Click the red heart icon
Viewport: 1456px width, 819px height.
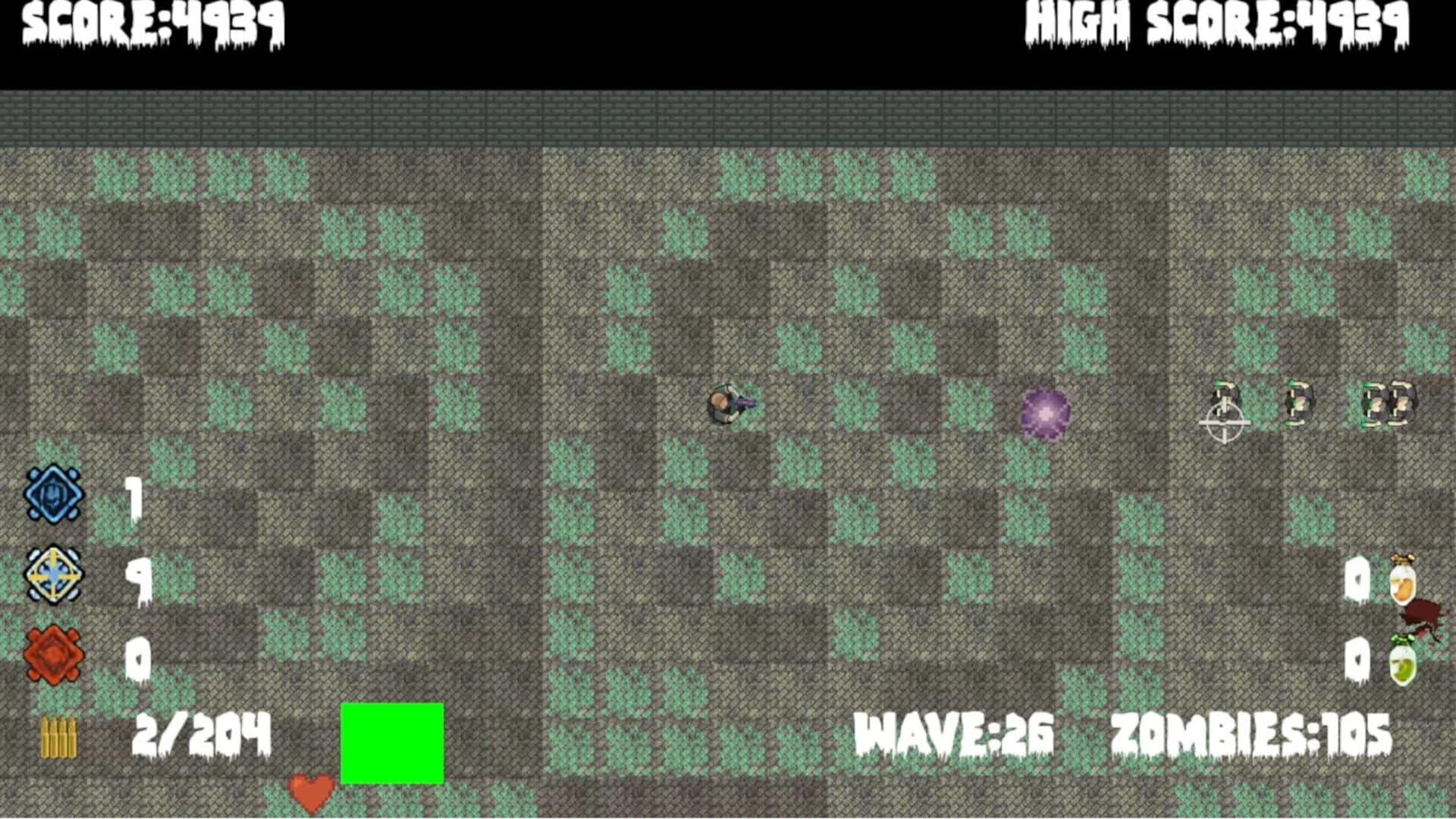tap(311, 791)
